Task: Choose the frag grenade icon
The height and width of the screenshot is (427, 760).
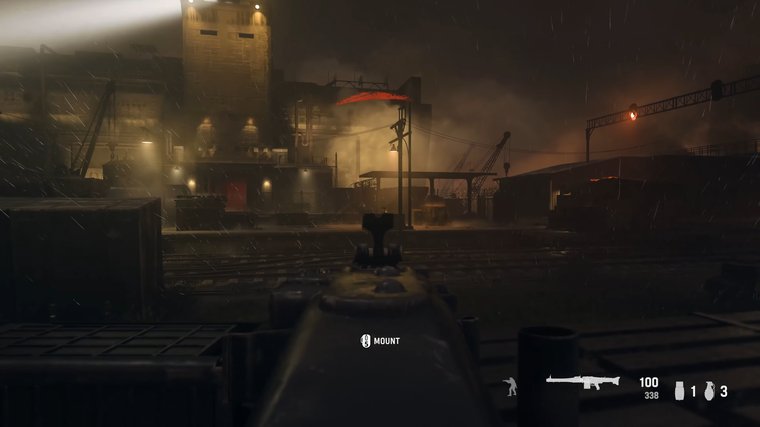Action: point(708,391)
